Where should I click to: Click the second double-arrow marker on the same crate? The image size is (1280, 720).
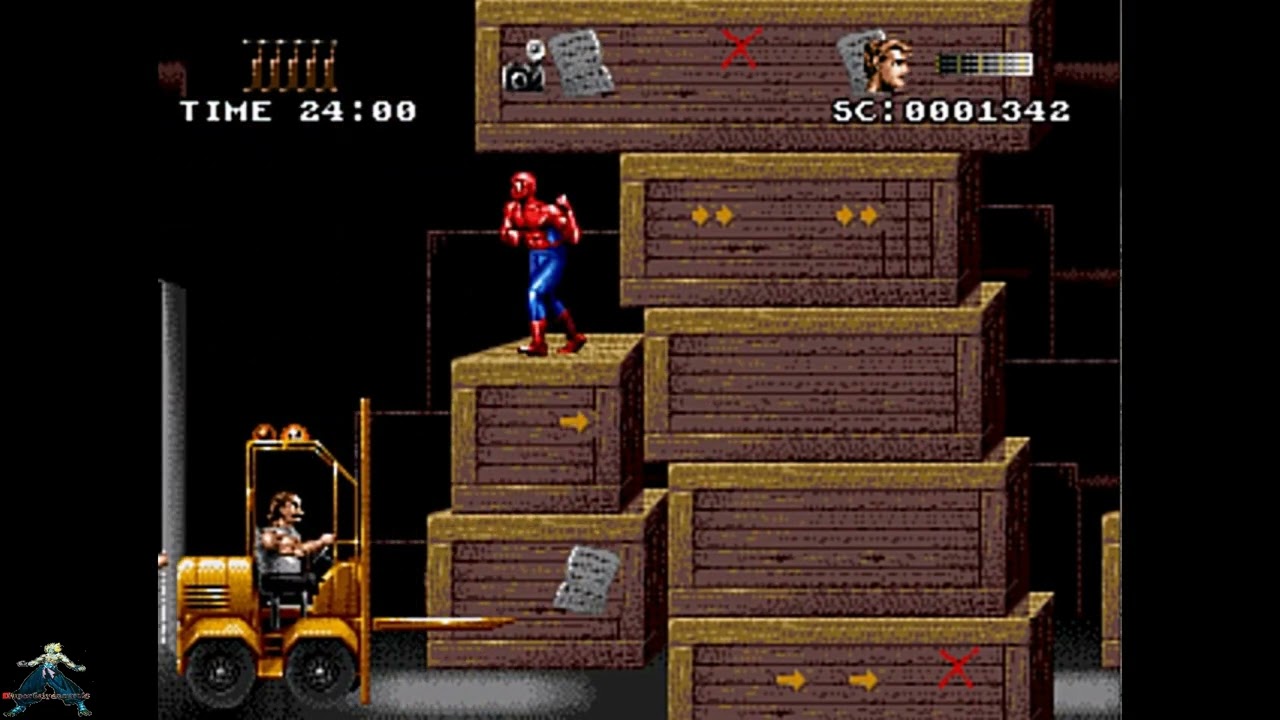855,213
